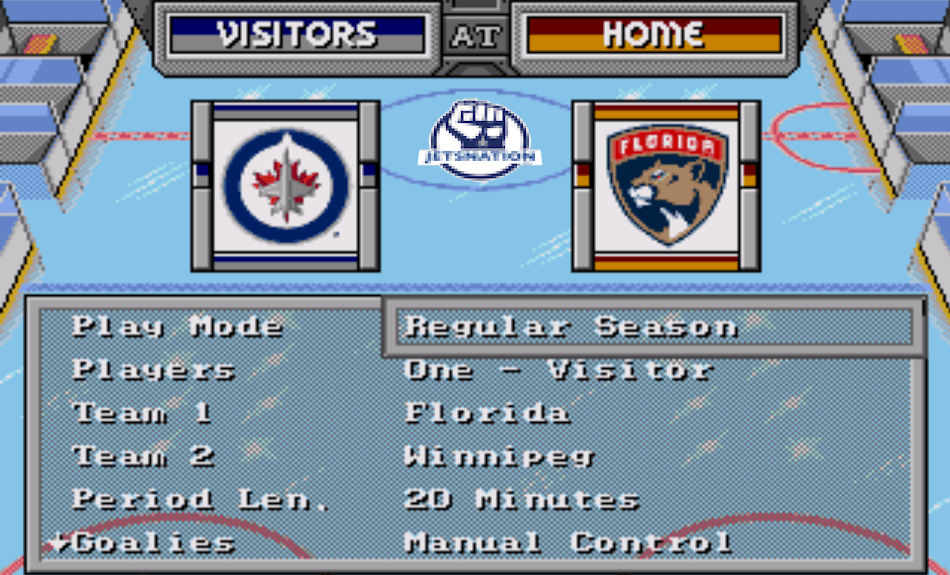Click the Winnipeg Jets visitor logo tile

pos(286,185)
